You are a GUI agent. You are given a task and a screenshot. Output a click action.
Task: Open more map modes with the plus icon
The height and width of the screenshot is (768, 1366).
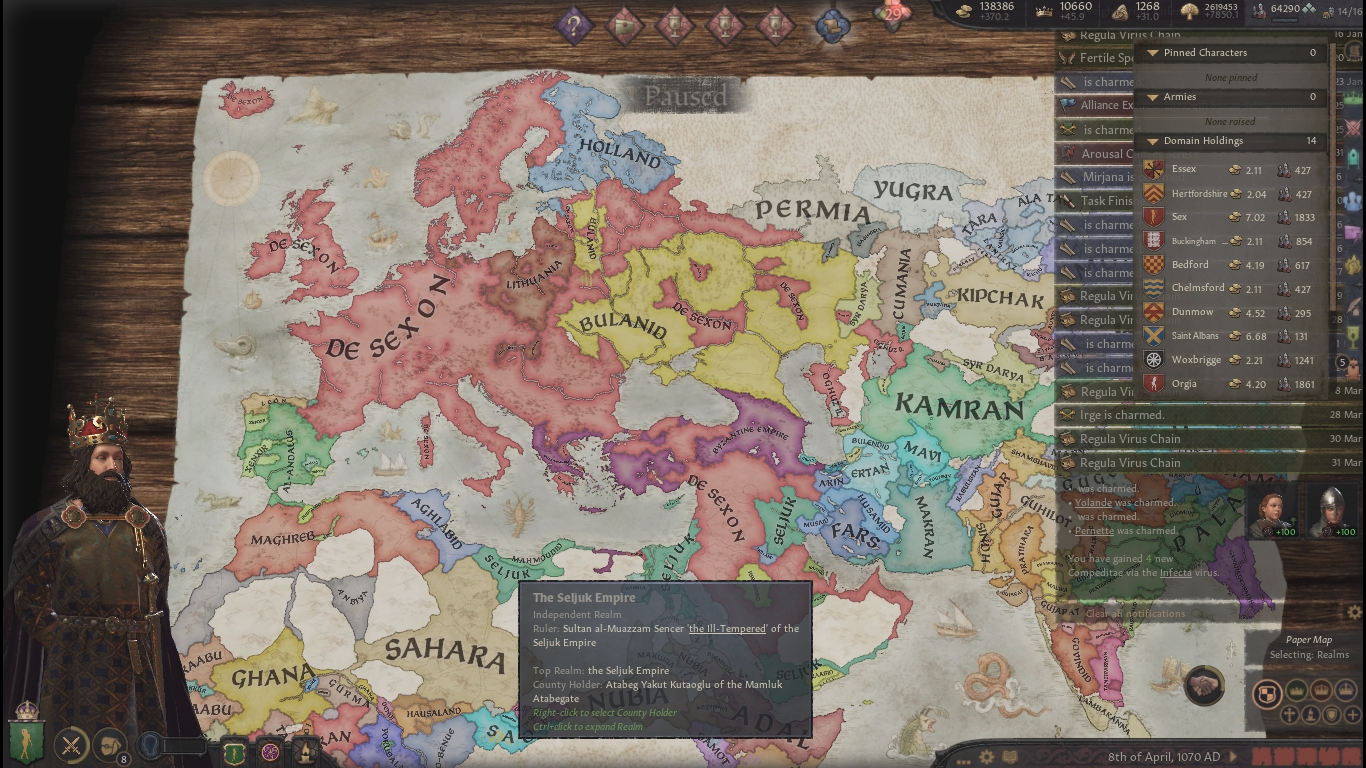(1352, 715)
